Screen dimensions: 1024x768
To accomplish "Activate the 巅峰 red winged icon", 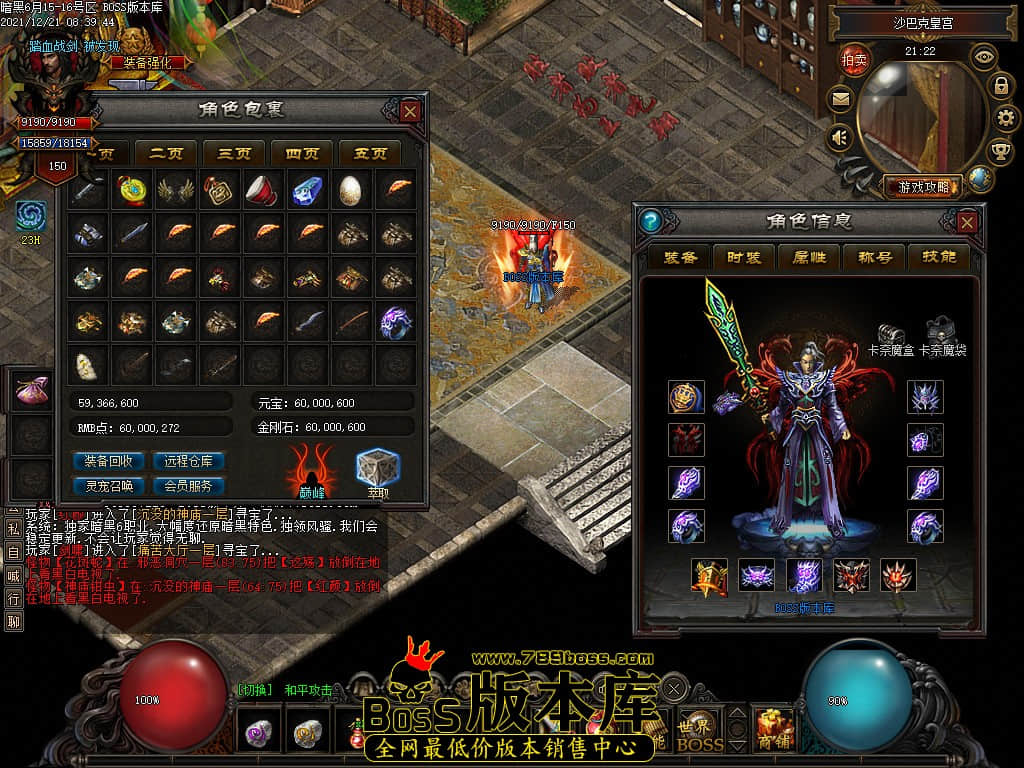I will pos(312,468).
